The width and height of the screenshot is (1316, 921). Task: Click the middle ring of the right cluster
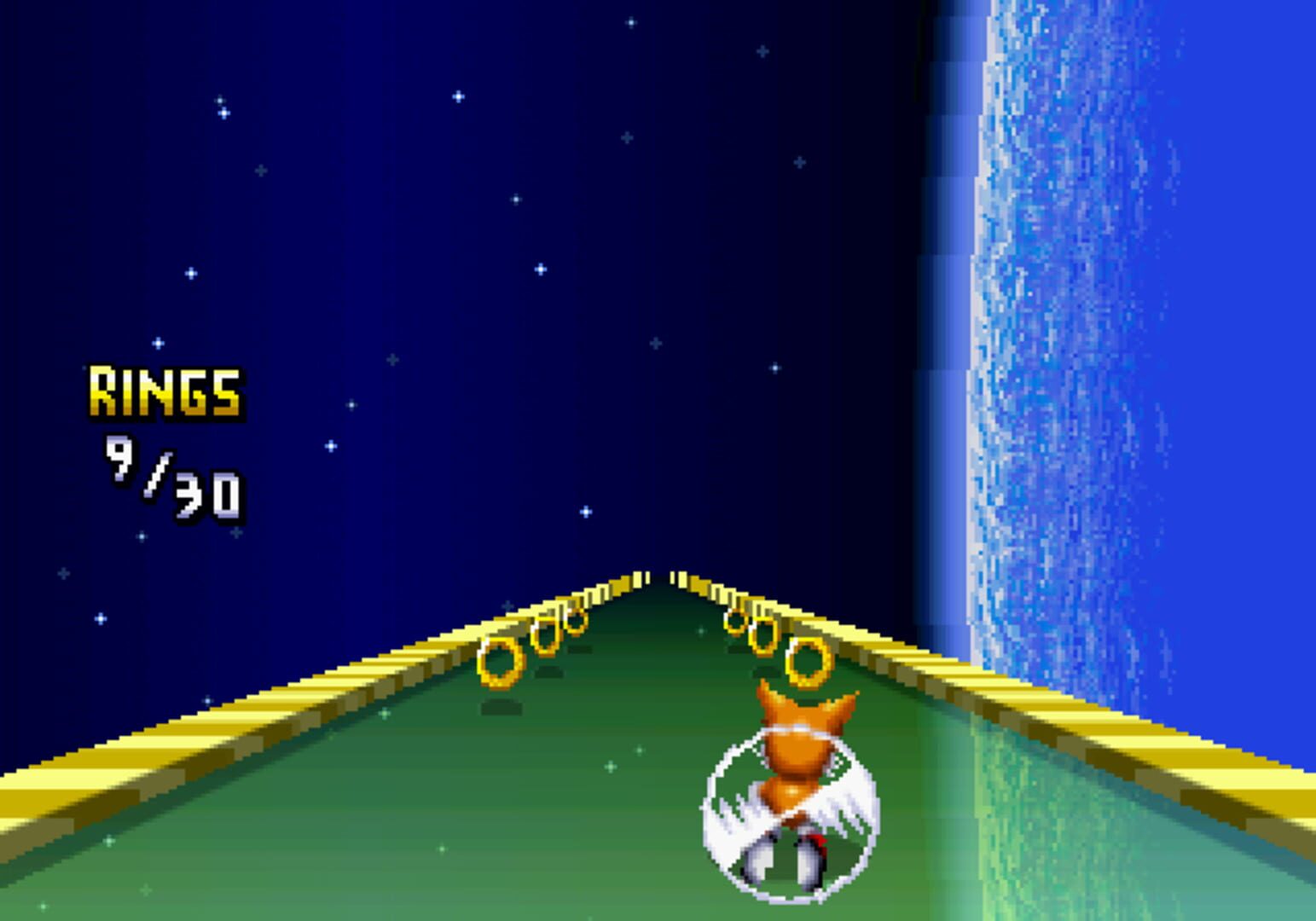pyautogui.click(x=762, y=635)
